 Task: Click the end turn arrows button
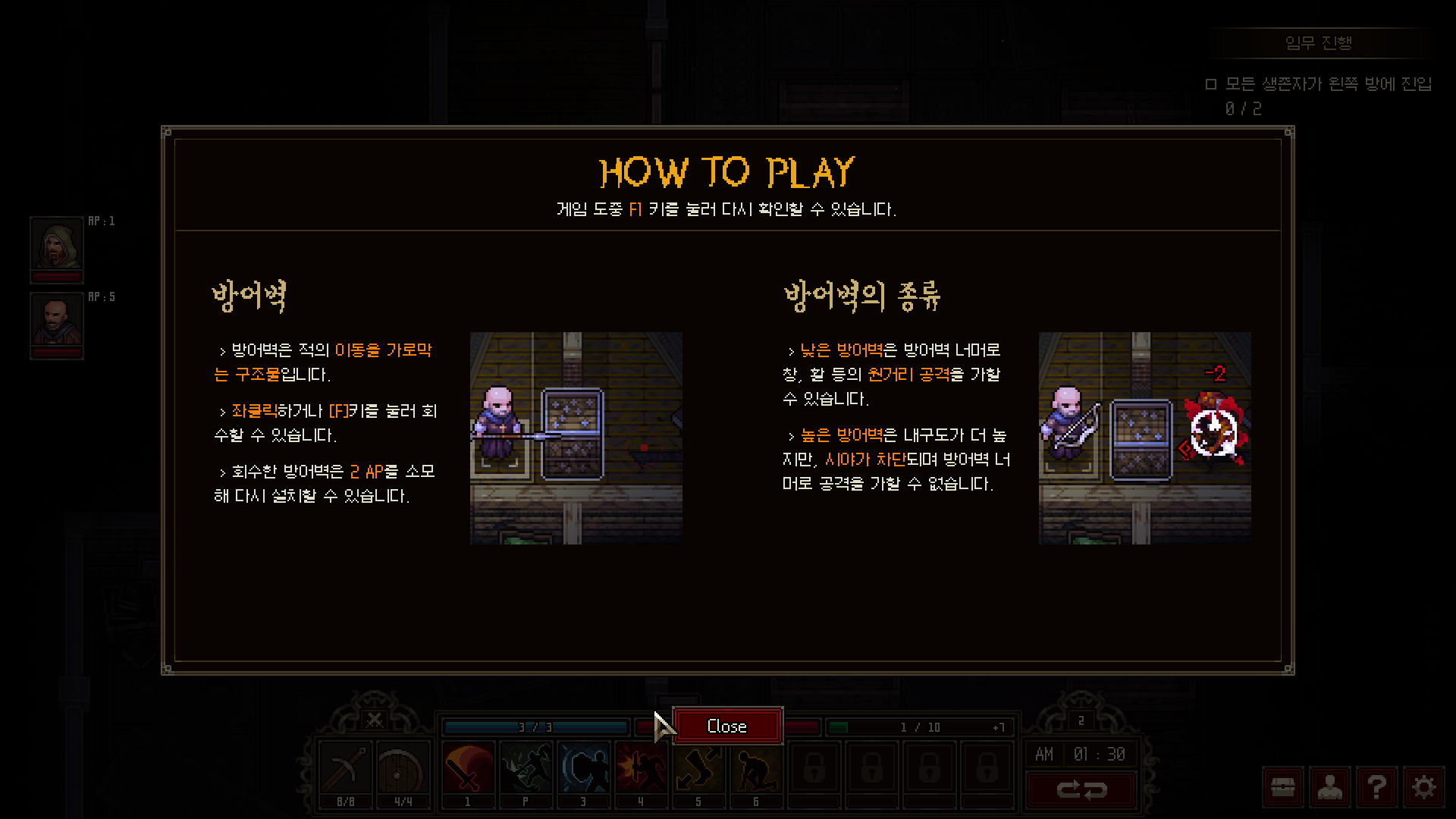tap(1081, 790)
